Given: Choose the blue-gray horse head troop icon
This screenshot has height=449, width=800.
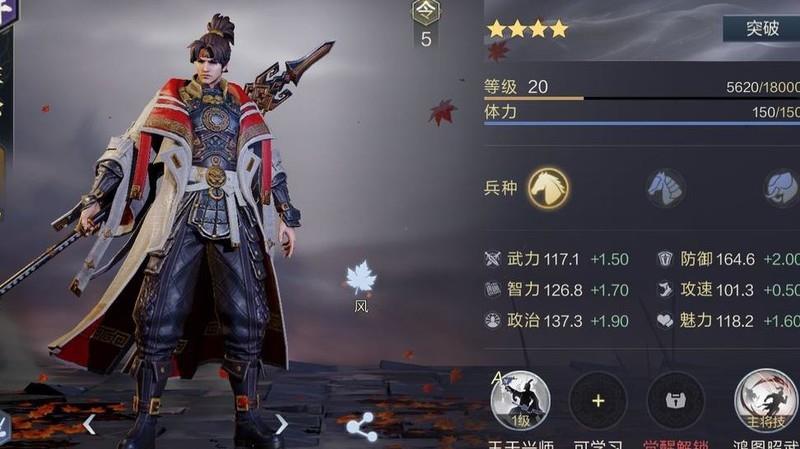Looking at the screenshot, I should coord(666,187).
